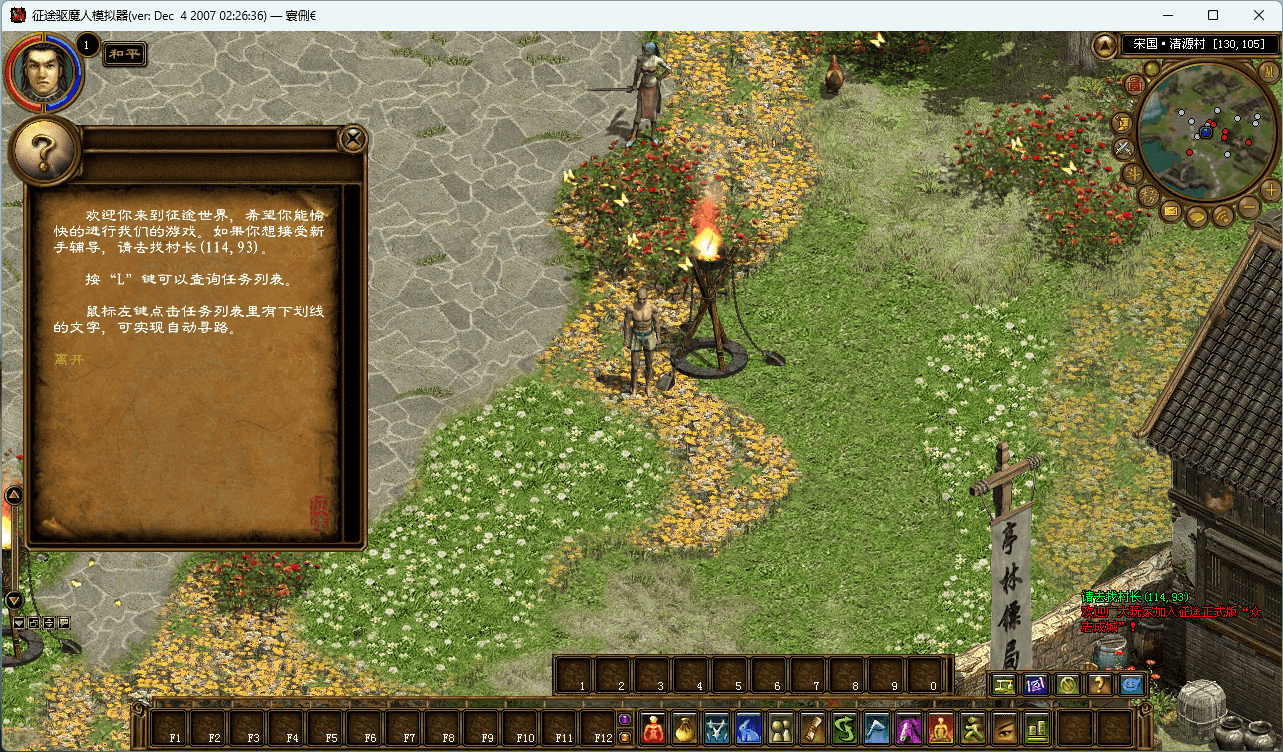This screenshot has height=752, width=1283.
Task: Open the mail envelope icon by the minimap
Action: click(1171, 210)
